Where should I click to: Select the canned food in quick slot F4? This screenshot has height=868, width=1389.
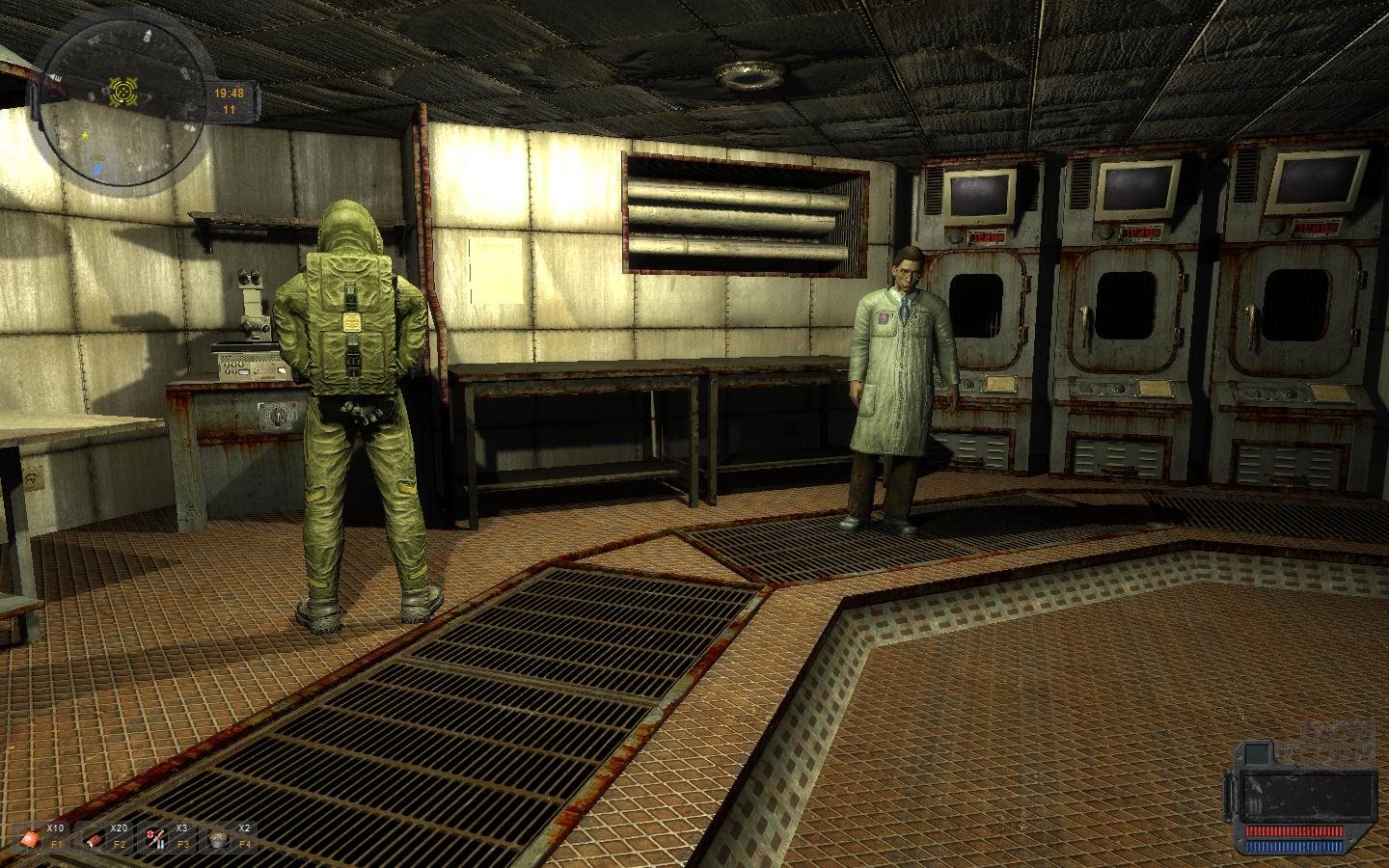(x=219, y=837)
